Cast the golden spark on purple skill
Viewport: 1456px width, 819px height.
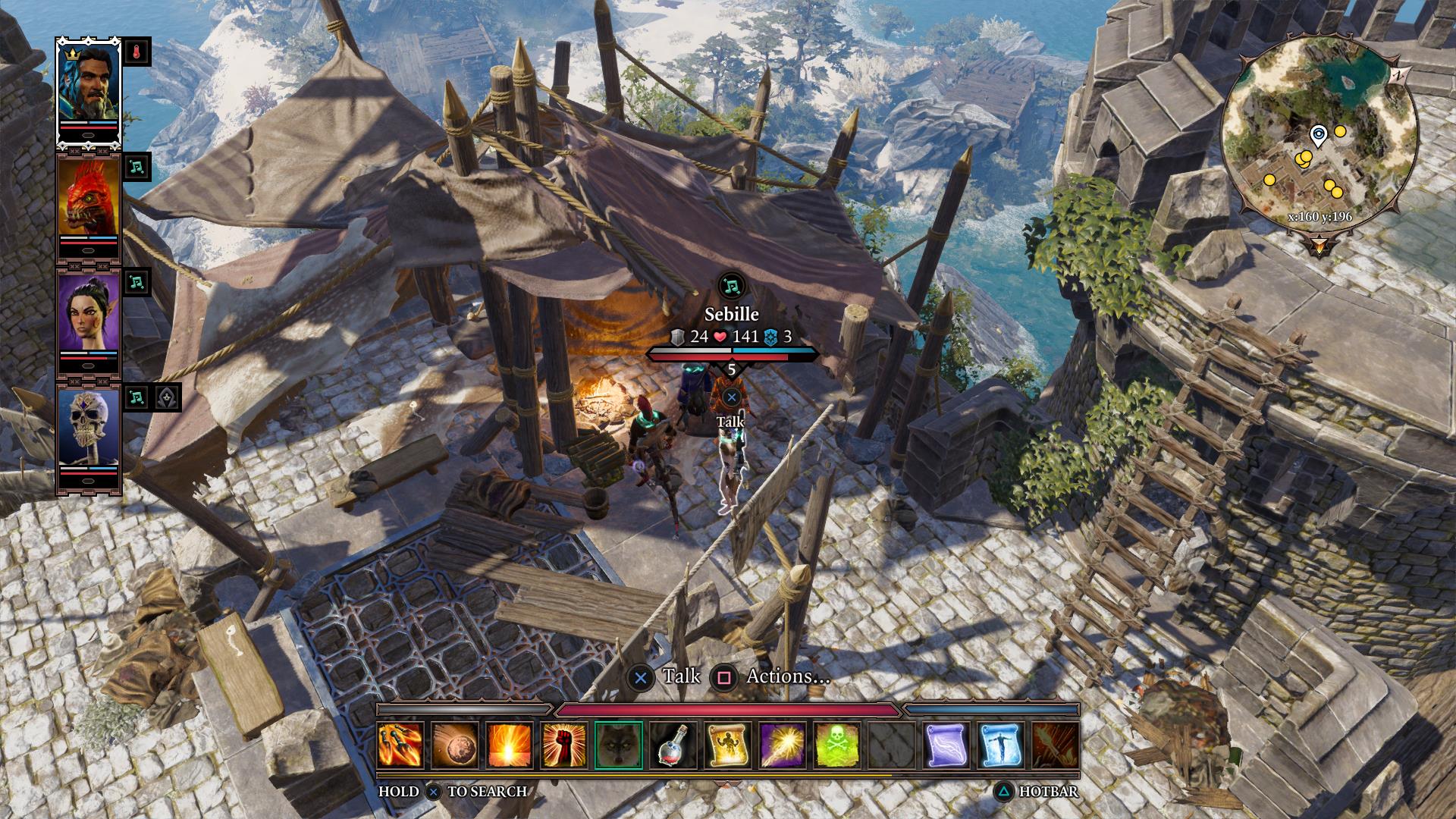pos(783,745)
